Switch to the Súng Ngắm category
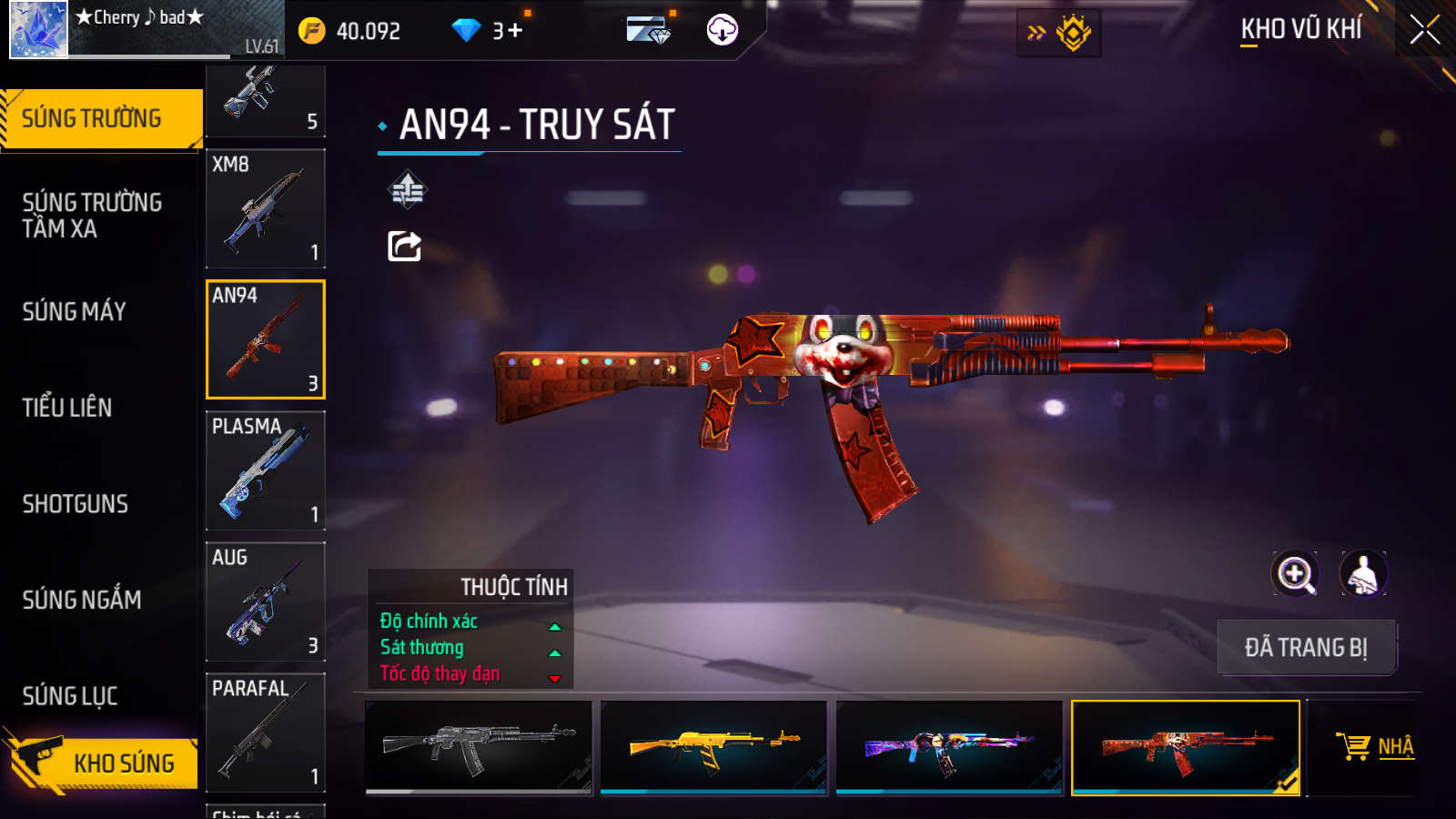The width and height of the screenshot is (1456, 819). pyautogui.click(x=82, y=600)
